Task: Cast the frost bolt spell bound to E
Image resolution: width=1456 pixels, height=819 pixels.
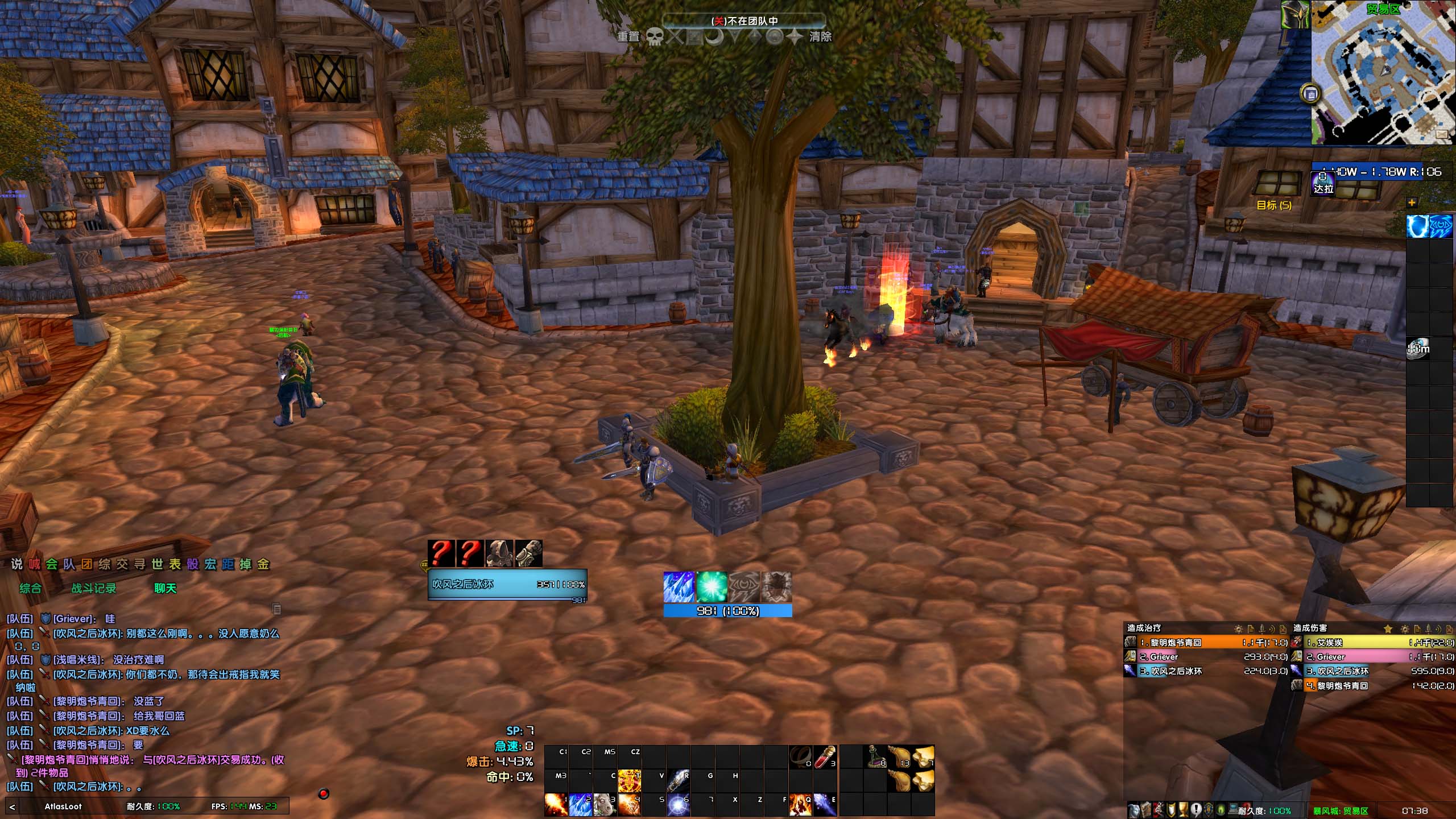Action: coord(825,804)
